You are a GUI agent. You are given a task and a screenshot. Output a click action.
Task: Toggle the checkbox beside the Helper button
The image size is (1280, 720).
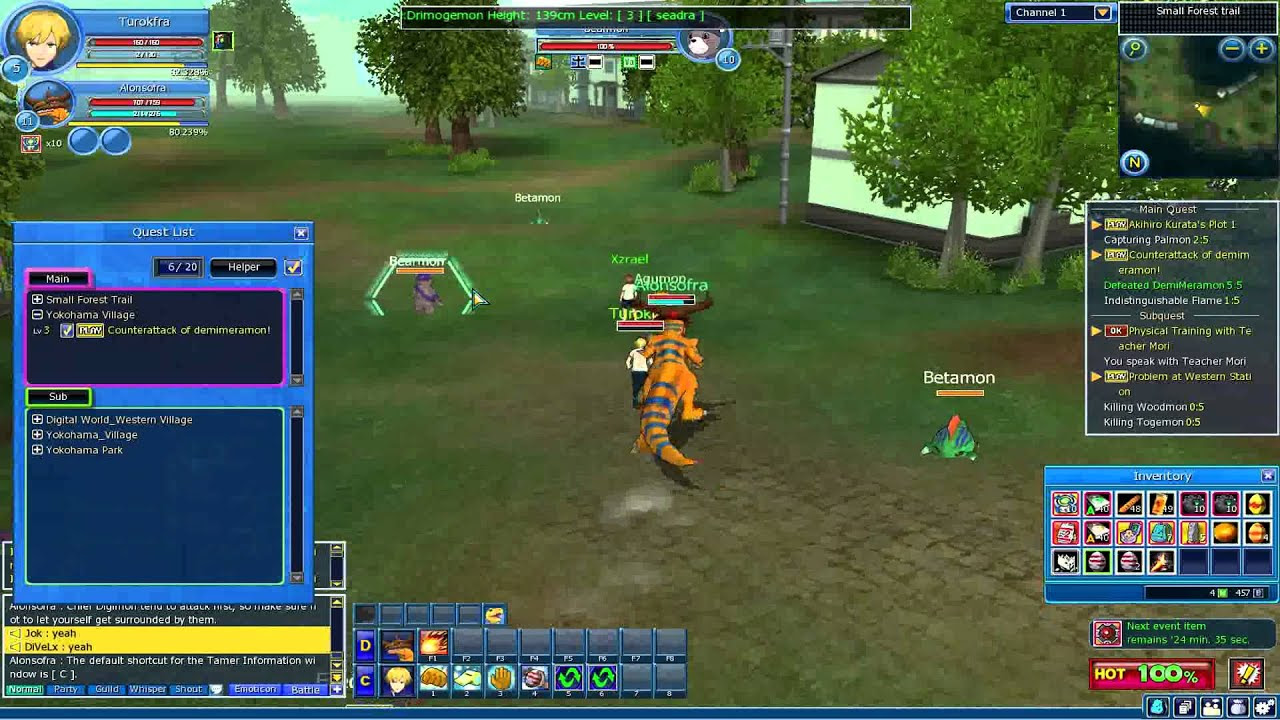tap(294, 267)
